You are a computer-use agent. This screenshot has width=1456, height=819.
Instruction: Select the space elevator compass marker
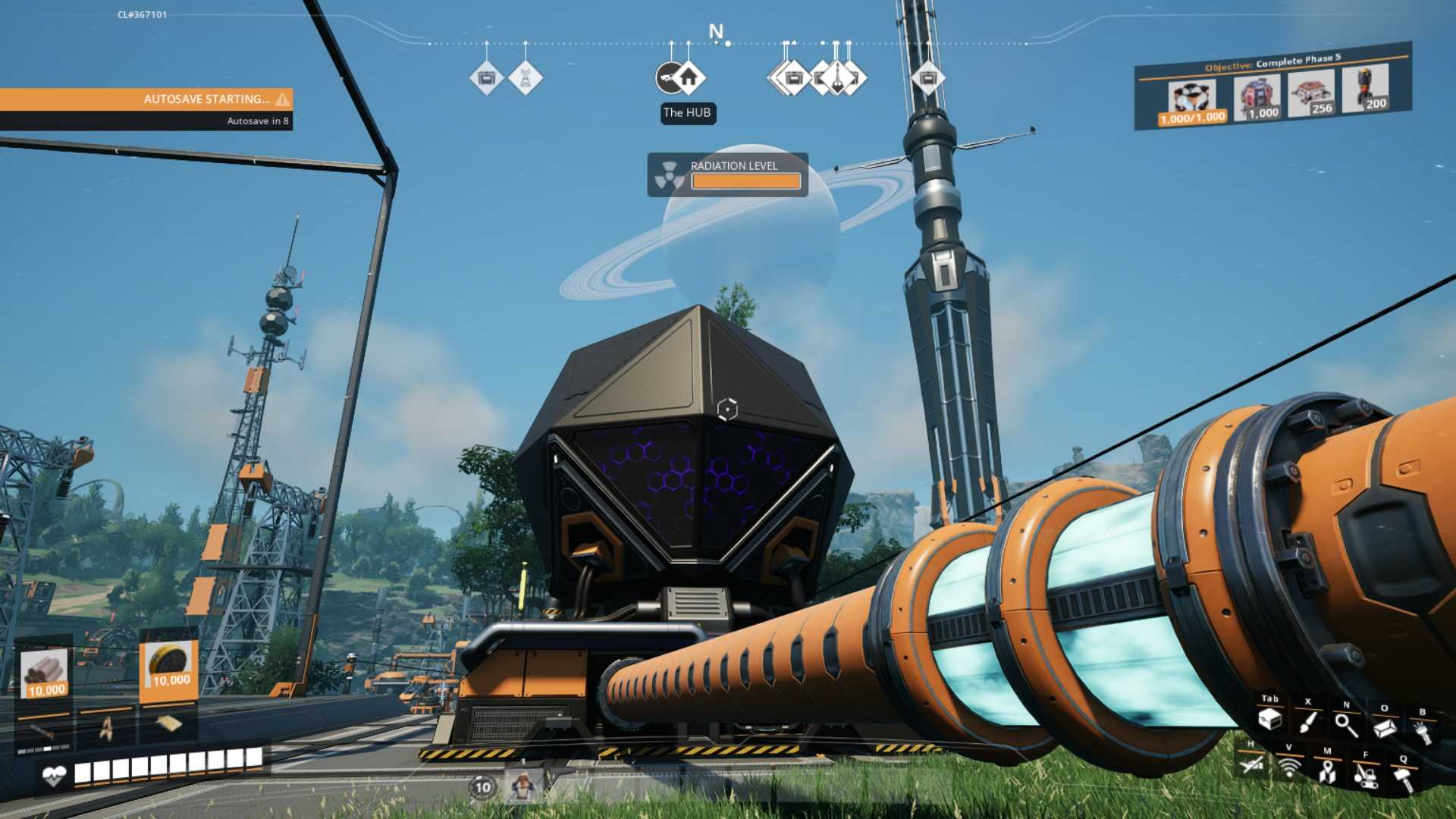(836, 77)
